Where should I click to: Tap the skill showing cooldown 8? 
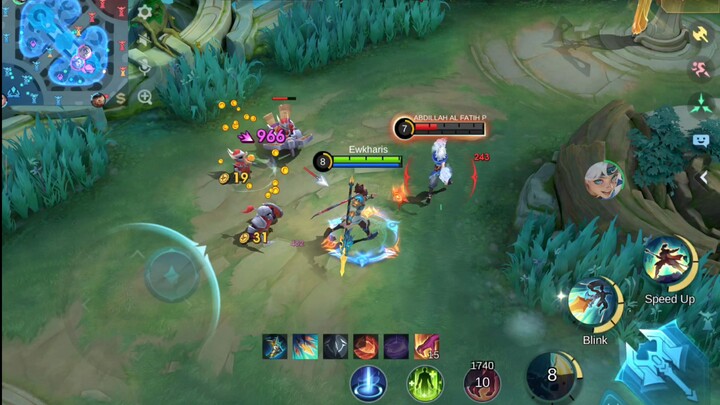pyautogui.click(x=551, y=376)
